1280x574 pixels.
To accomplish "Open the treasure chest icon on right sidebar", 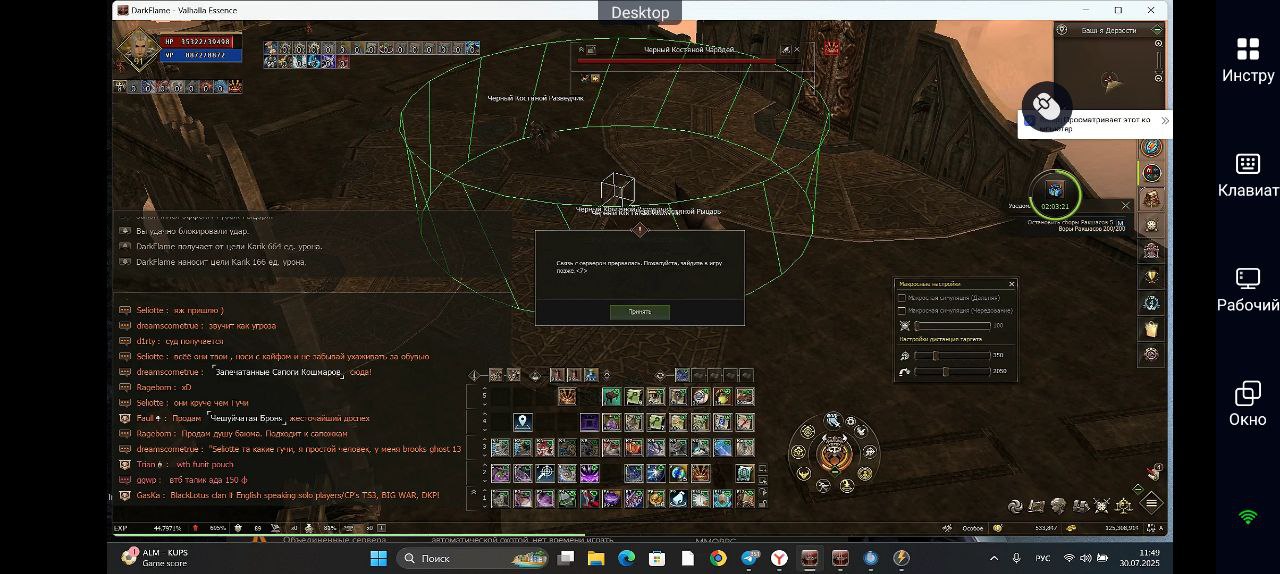I will [x=1151, y=199].
